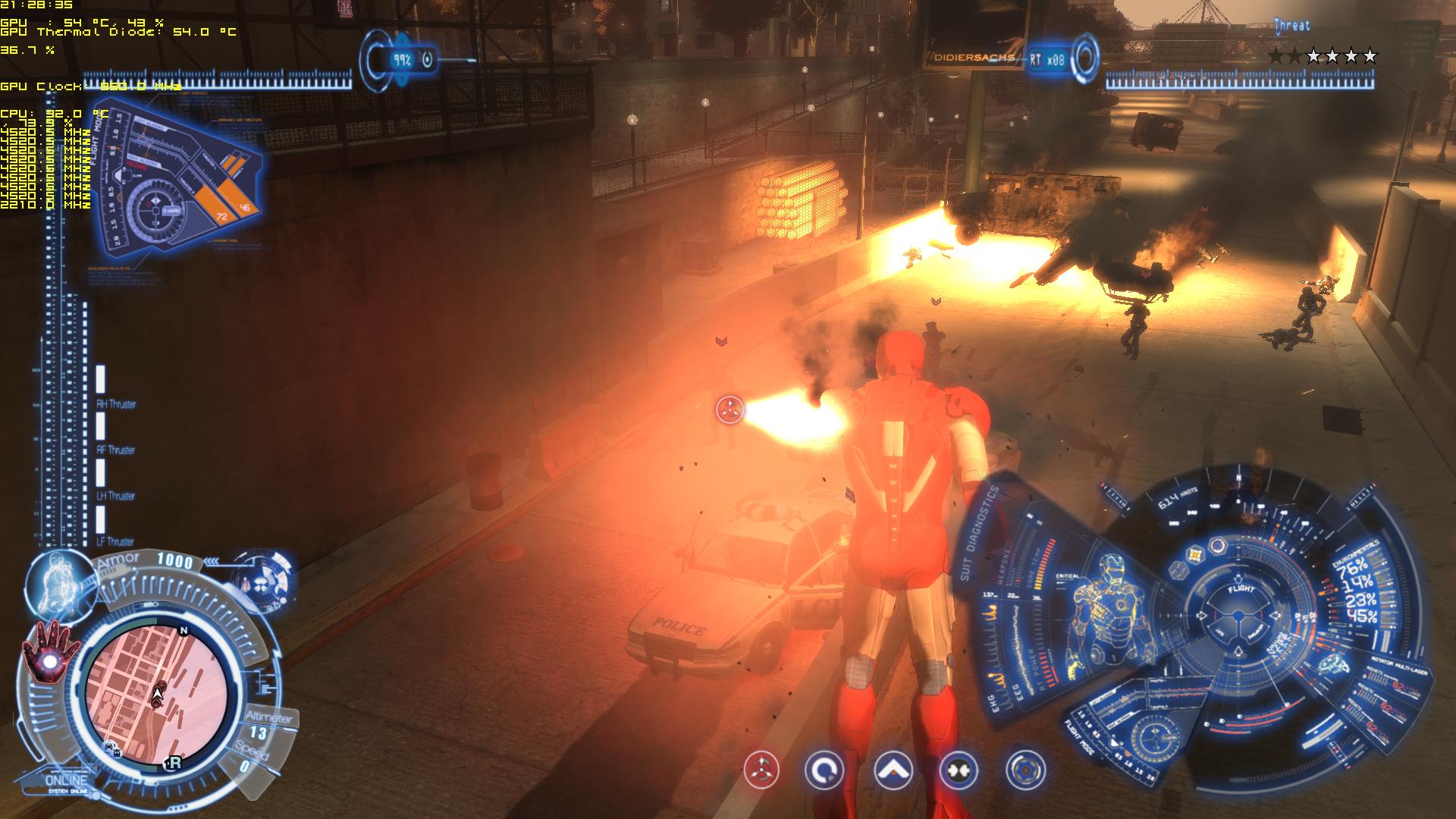
Task: Activate the white ring ability icon
Action: pos(824,771)
